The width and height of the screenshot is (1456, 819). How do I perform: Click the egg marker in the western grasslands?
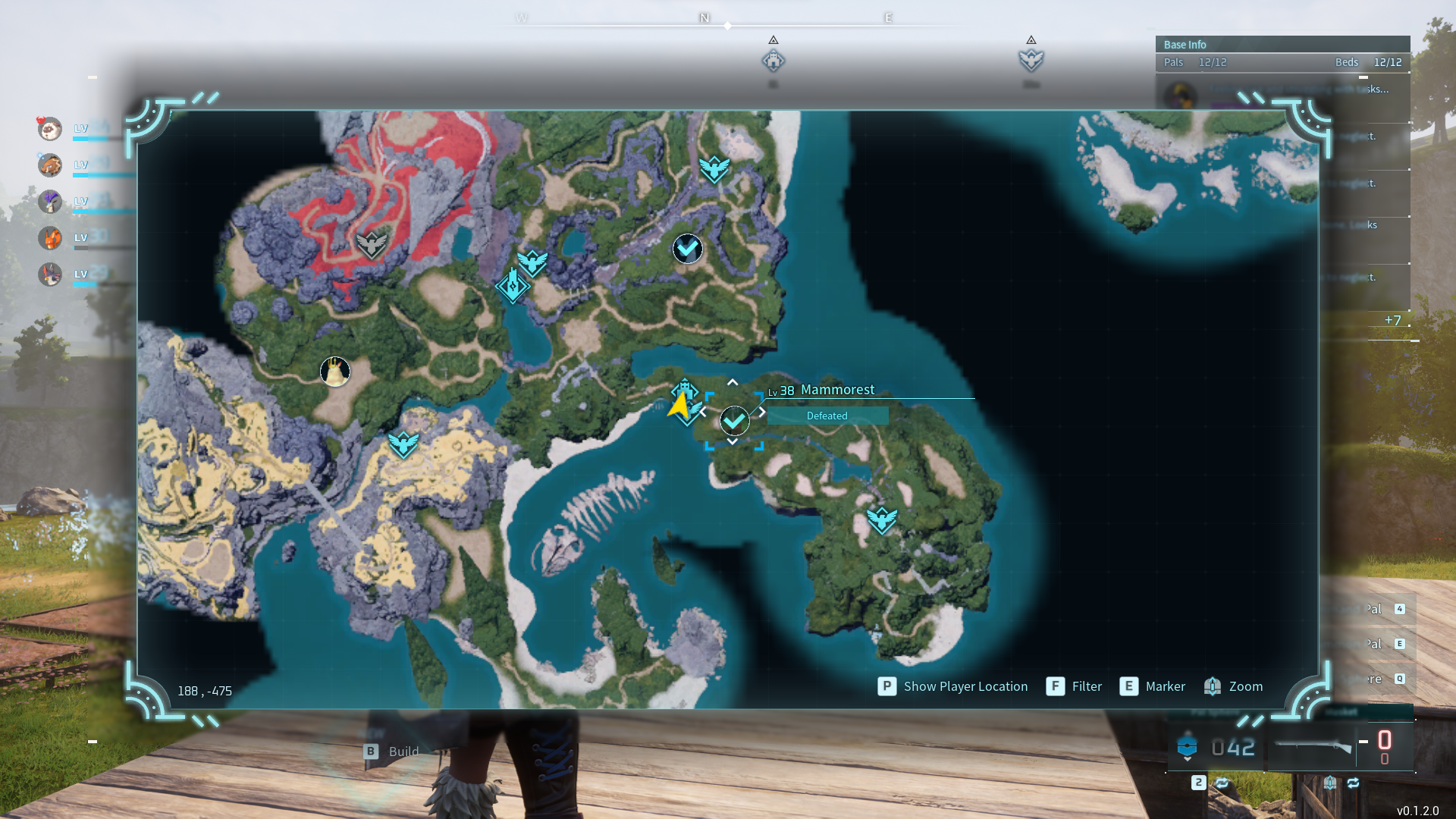click(x=335, y=371)
